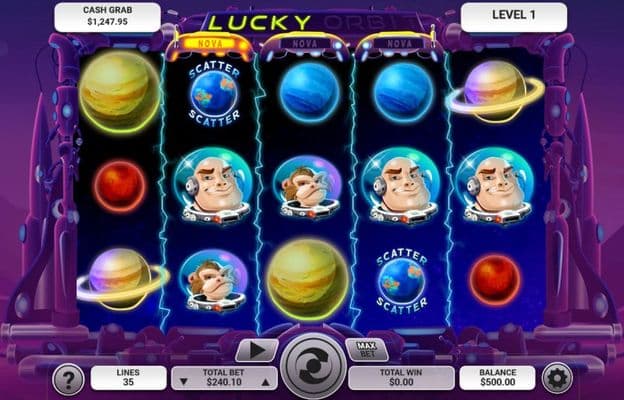The image size is (624, 400).
Task: Open the Cash Grab jackpot panel
Action: [x=106, y=16]
